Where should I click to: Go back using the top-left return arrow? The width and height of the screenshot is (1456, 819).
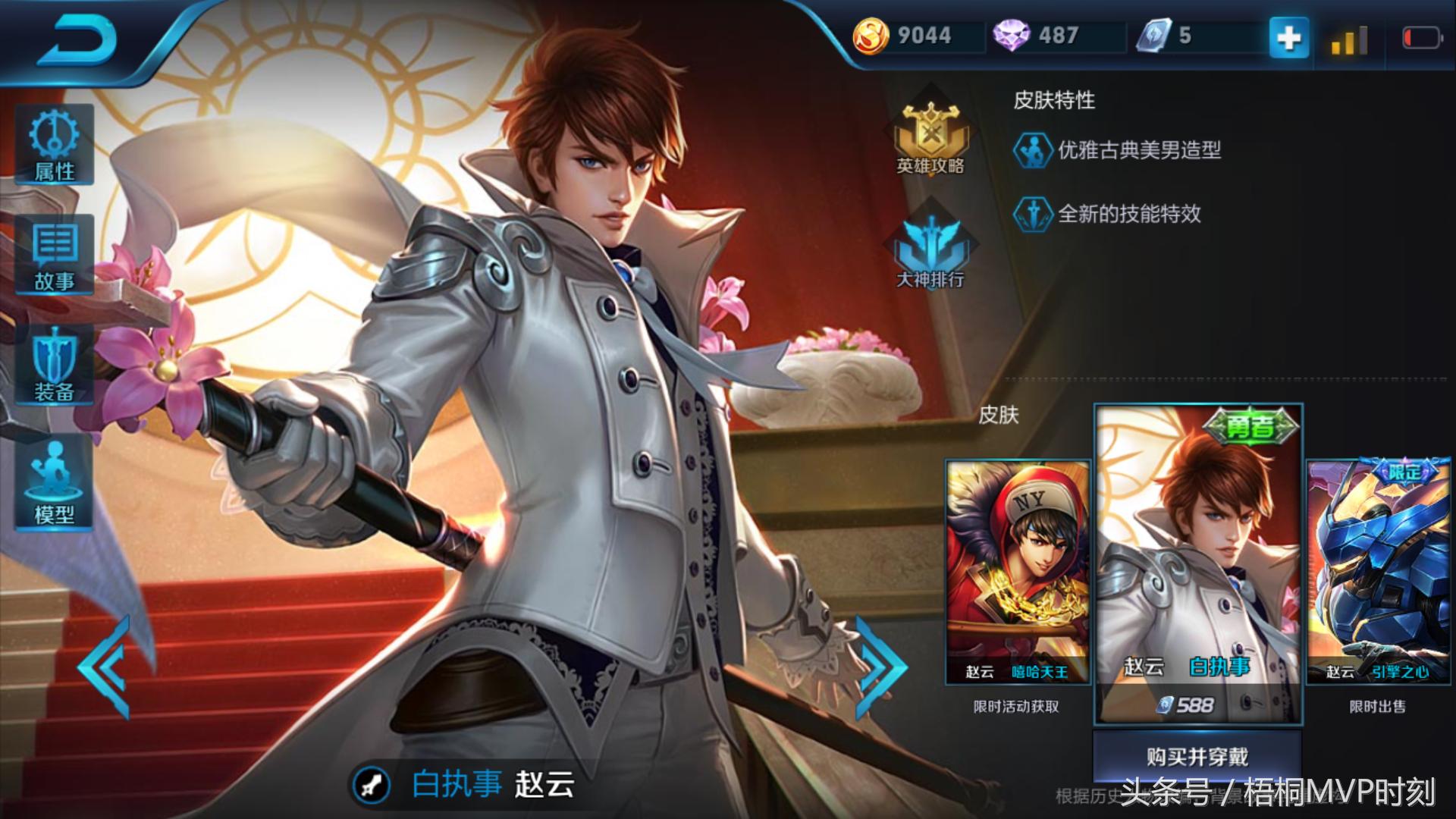click(76, 39)
